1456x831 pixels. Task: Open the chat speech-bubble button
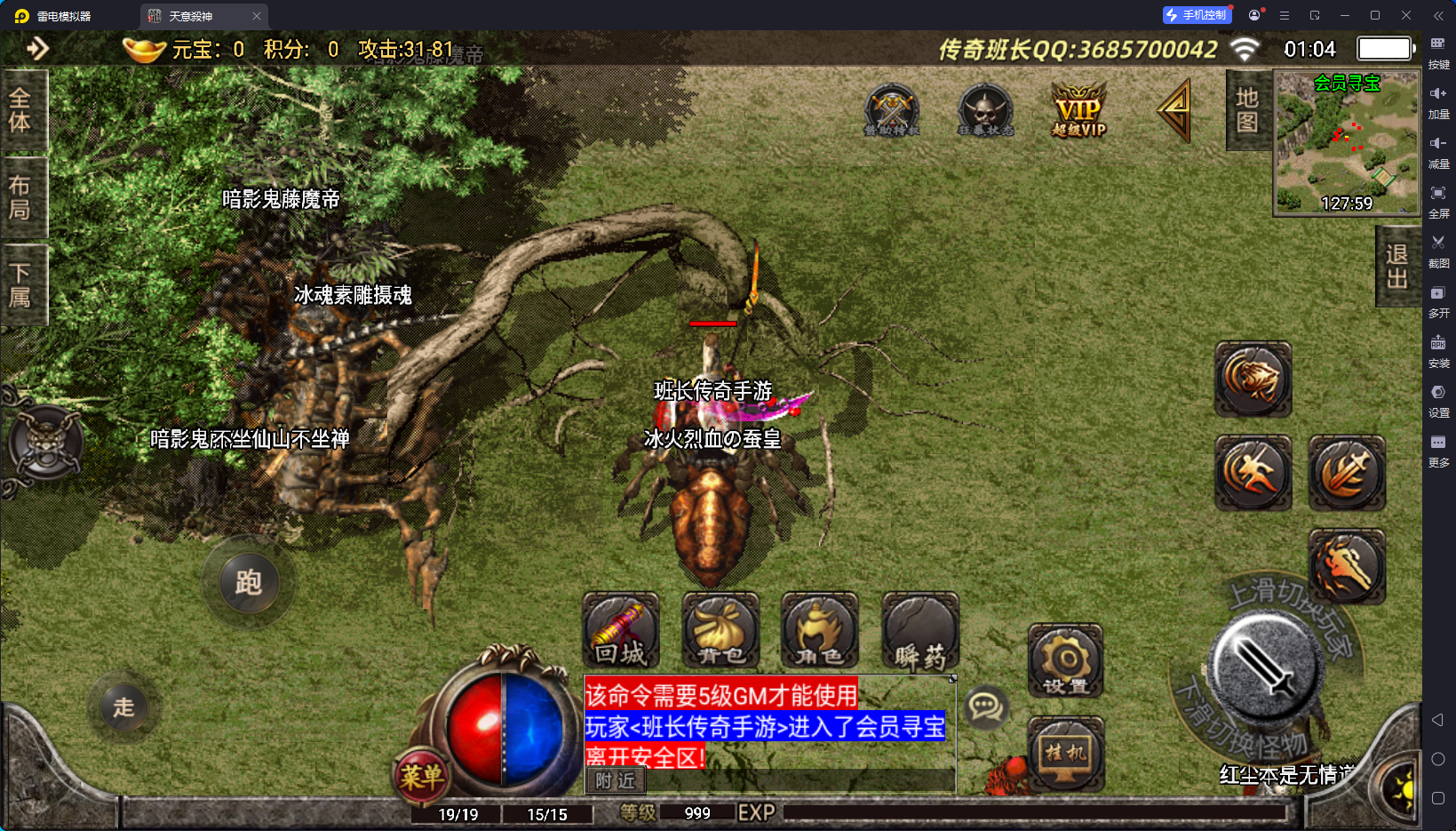pos(986,707)
